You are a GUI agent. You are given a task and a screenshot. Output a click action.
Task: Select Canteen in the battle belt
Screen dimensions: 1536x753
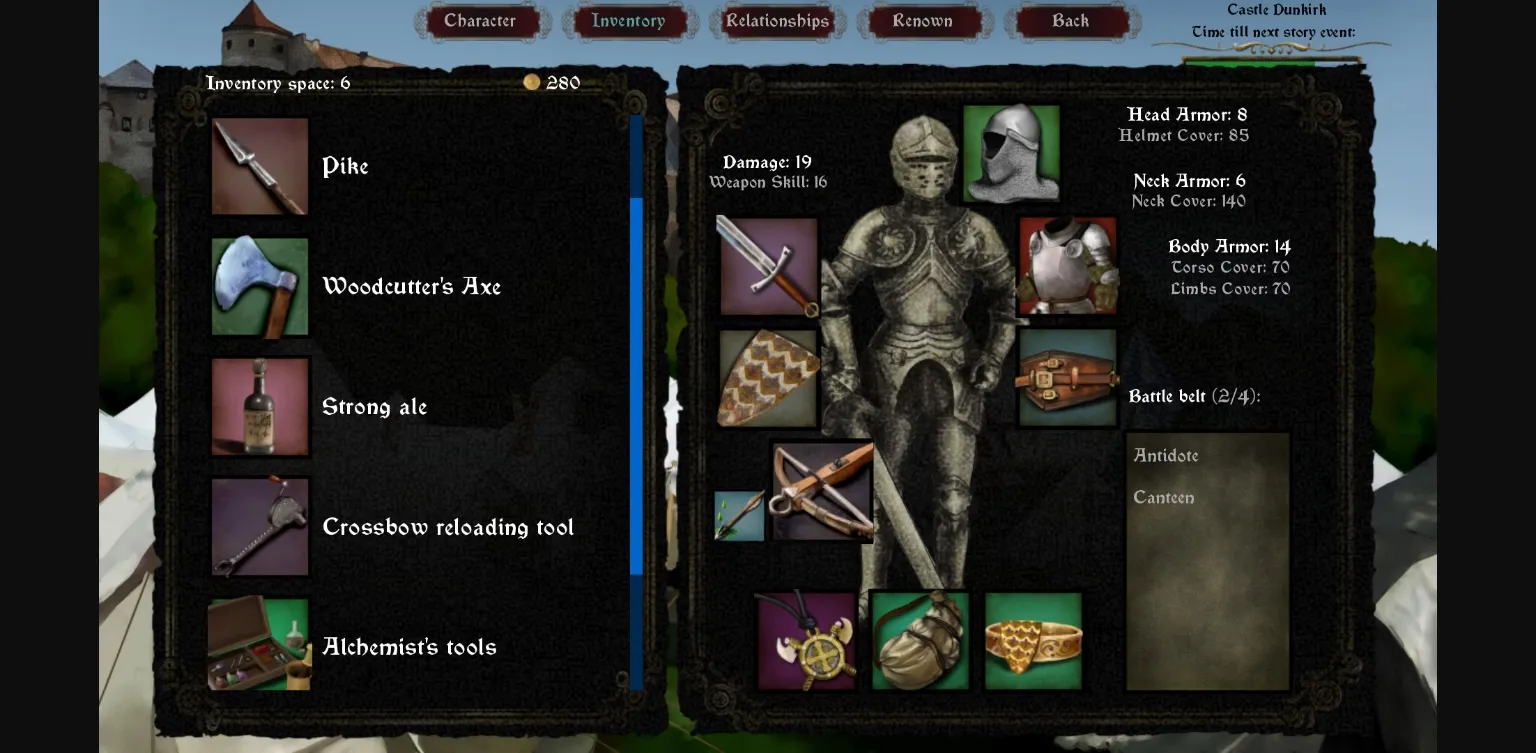[x=1163, y=497]
